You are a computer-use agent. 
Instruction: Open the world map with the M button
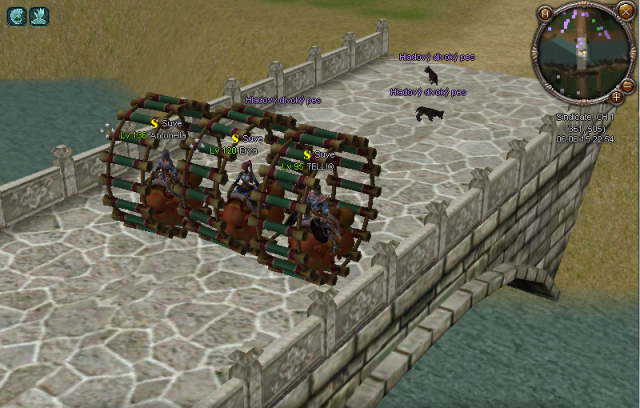tap(544, 14)
